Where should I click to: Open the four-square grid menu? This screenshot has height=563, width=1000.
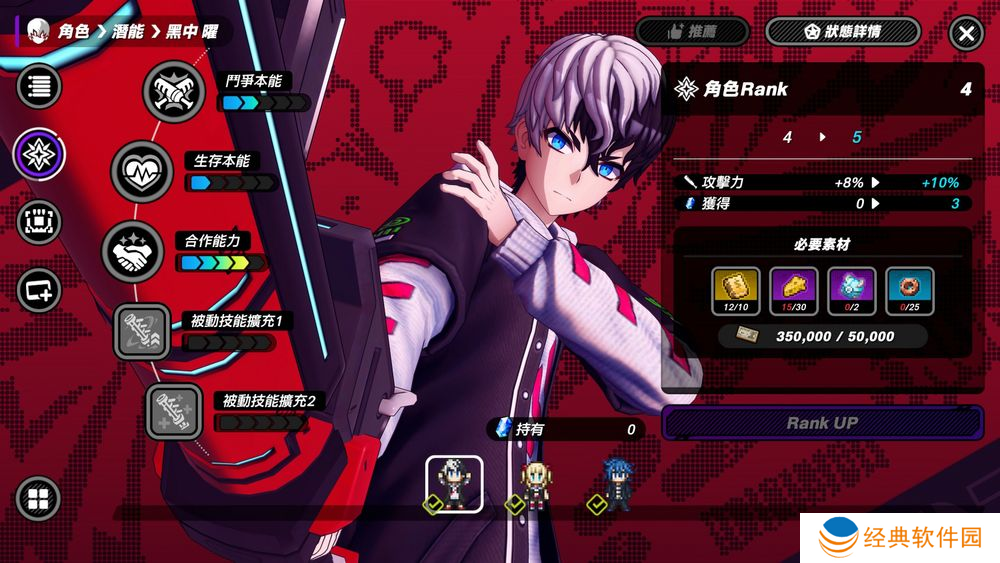(38, 499)
